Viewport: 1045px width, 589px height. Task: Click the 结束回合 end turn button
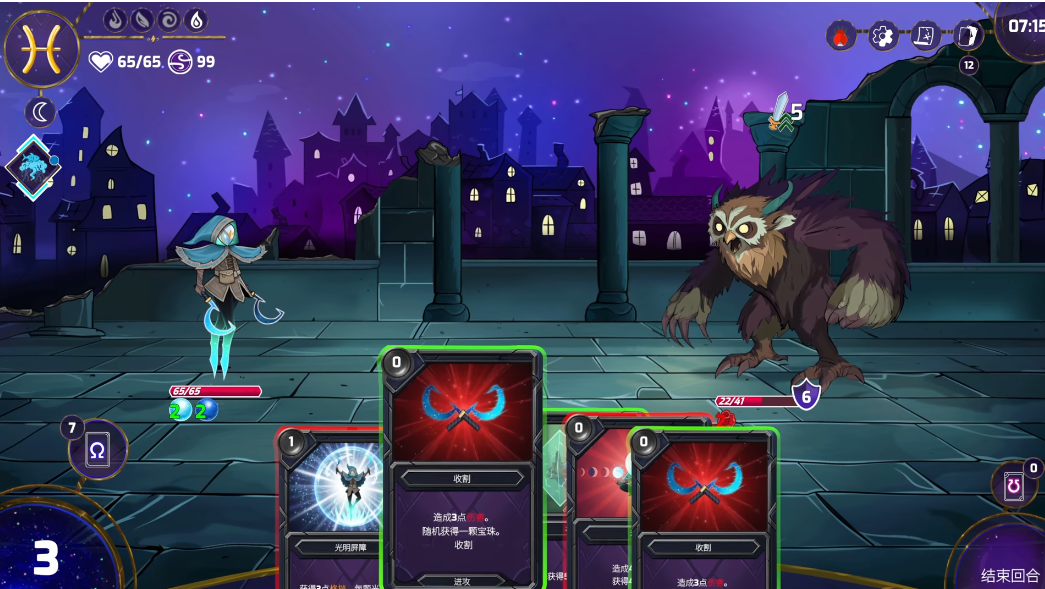pyautogui.click(x=1009, y=575)
